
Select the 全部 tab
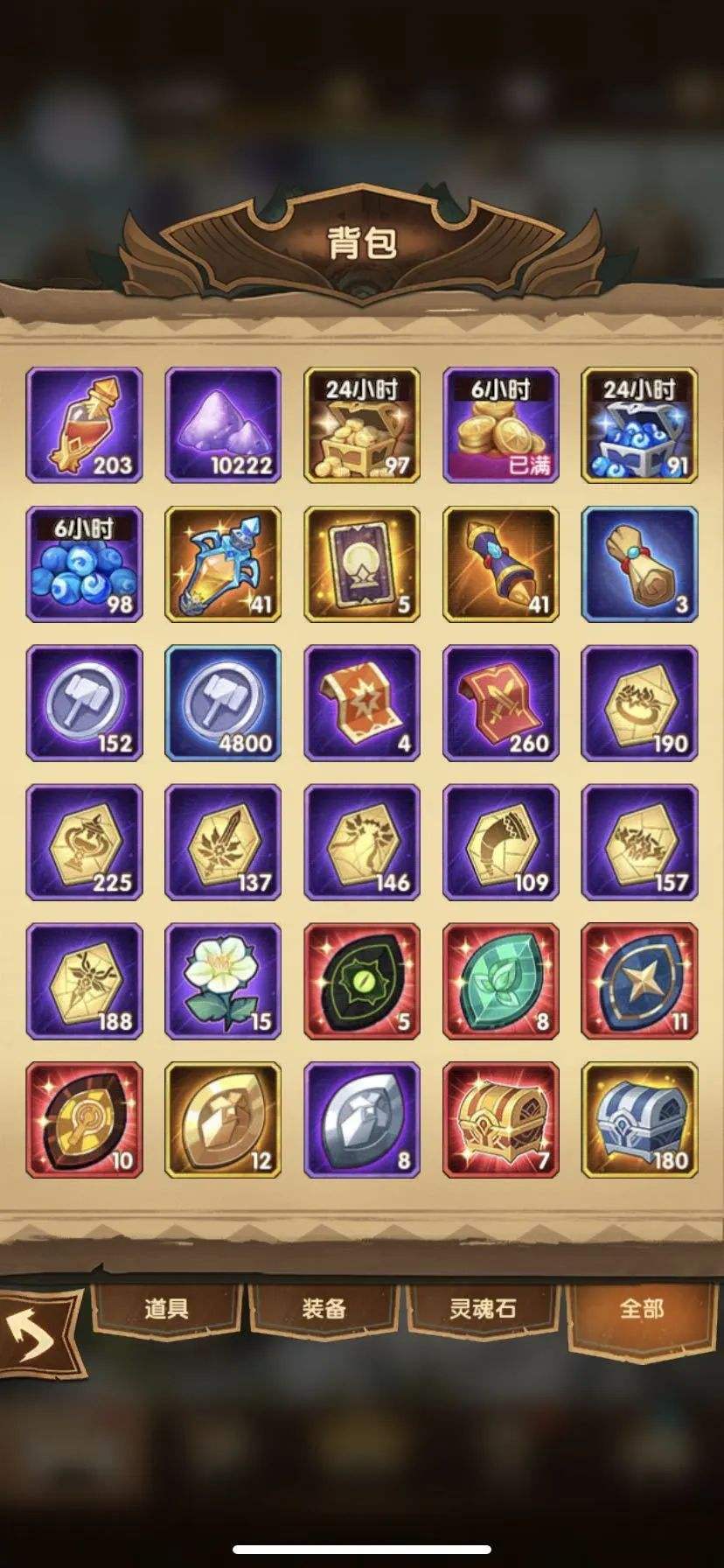tap(642, 1309)
